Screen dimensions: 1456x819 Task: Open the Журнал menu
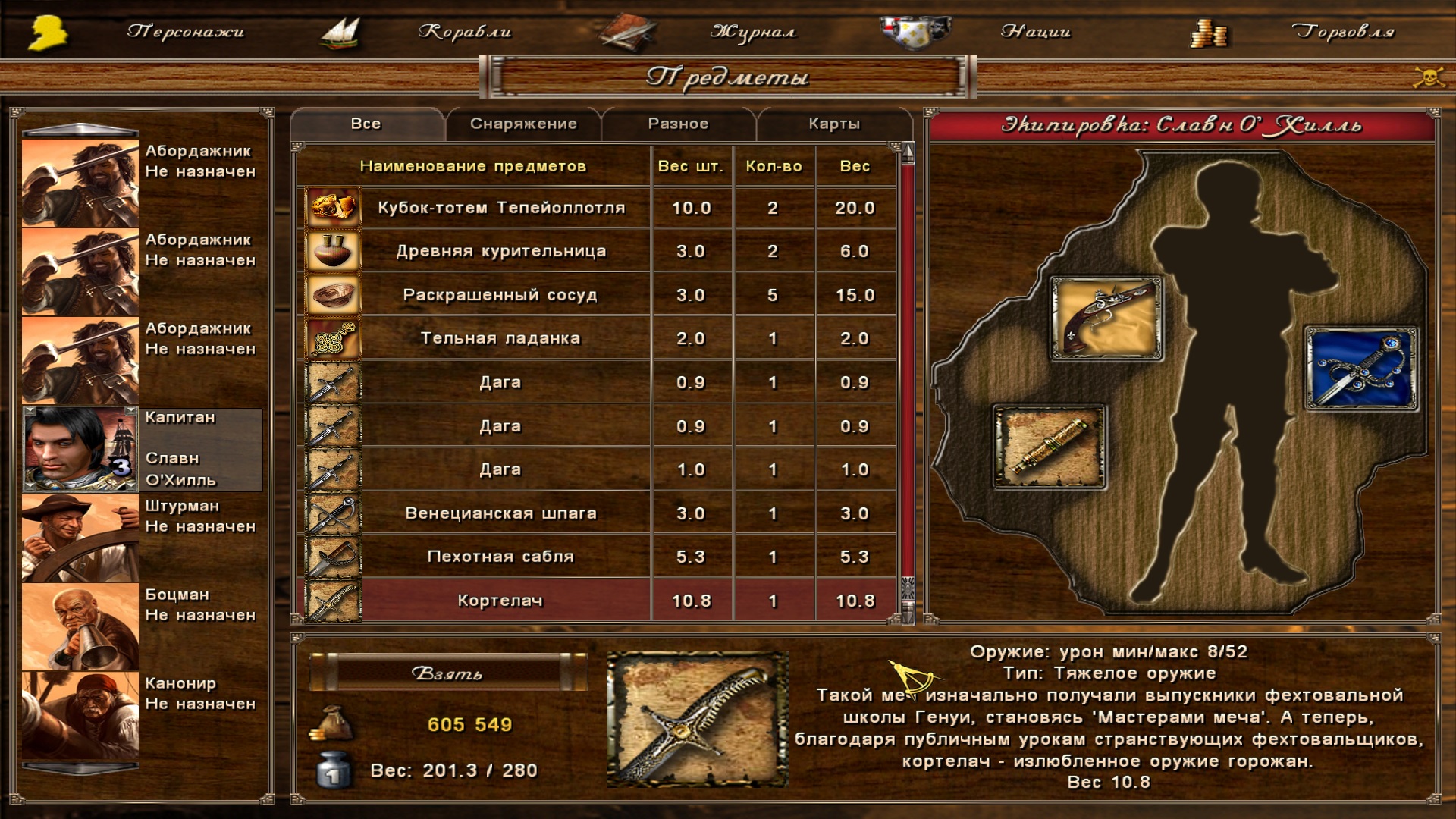(752, 32)
